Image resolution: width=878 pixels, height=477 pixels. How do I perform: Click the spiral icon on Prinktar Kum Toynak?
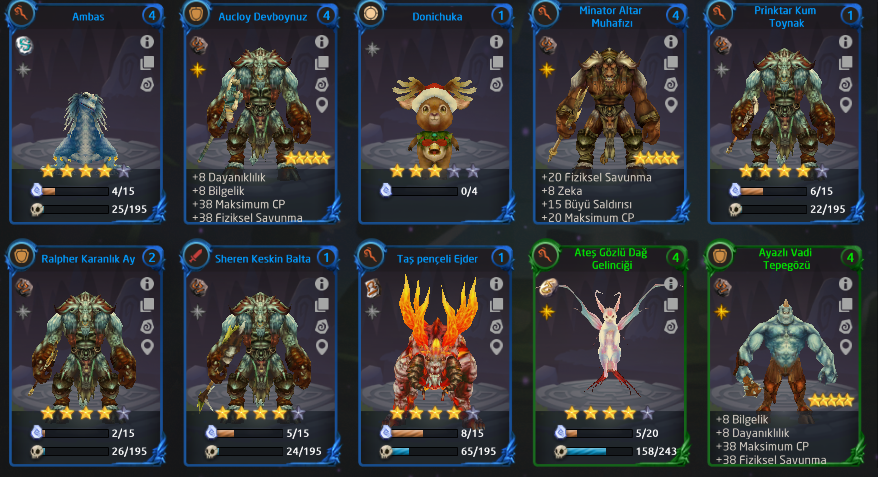845,84
